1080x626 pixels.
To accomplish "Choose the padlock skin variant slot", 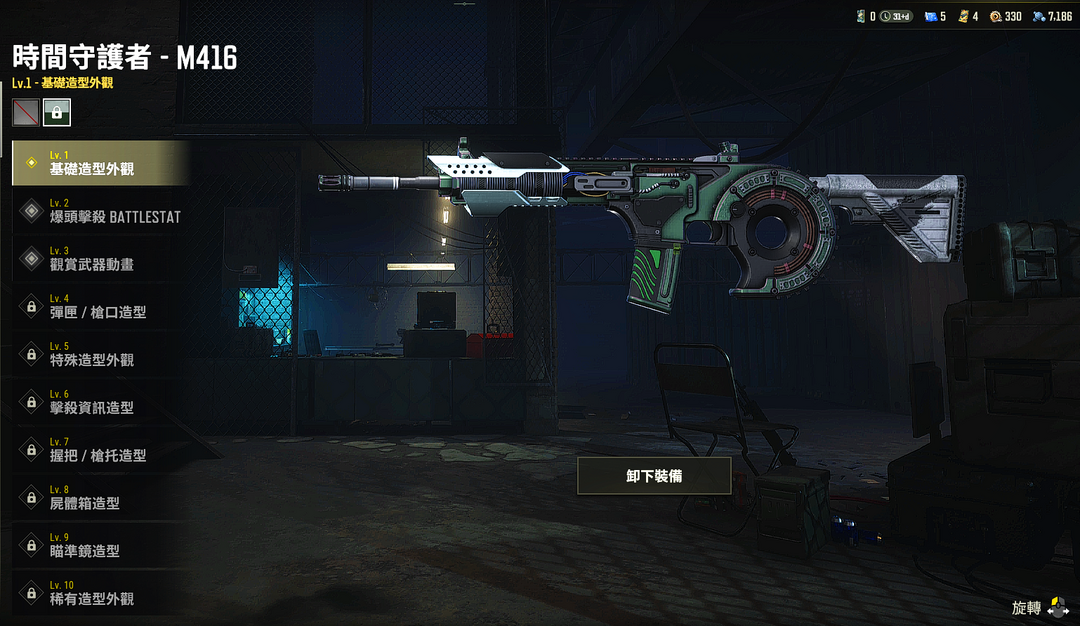I will pos(57,113).
